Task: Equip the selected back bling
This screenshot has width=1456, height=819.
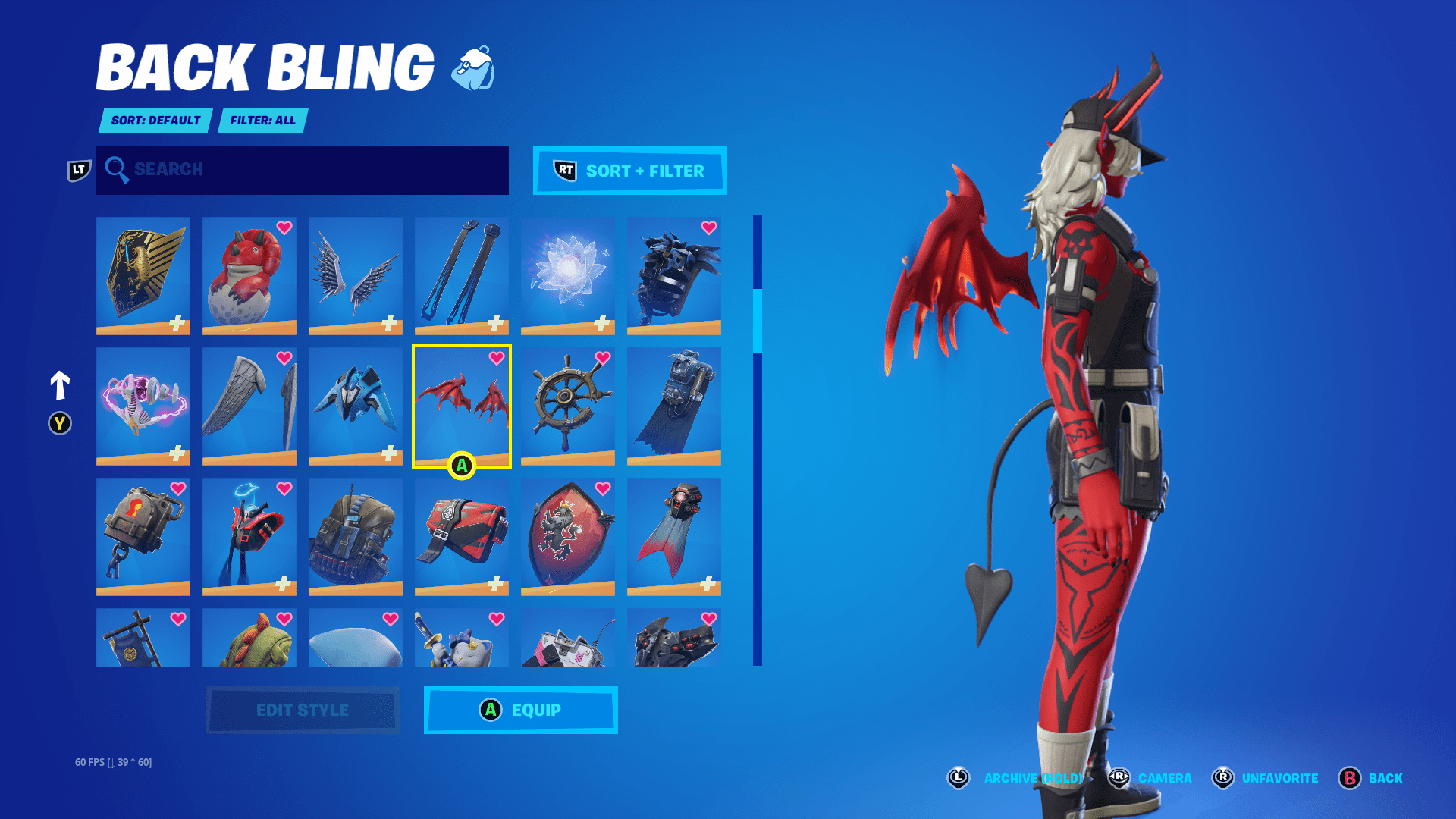Action: click(x=520, y=710)
